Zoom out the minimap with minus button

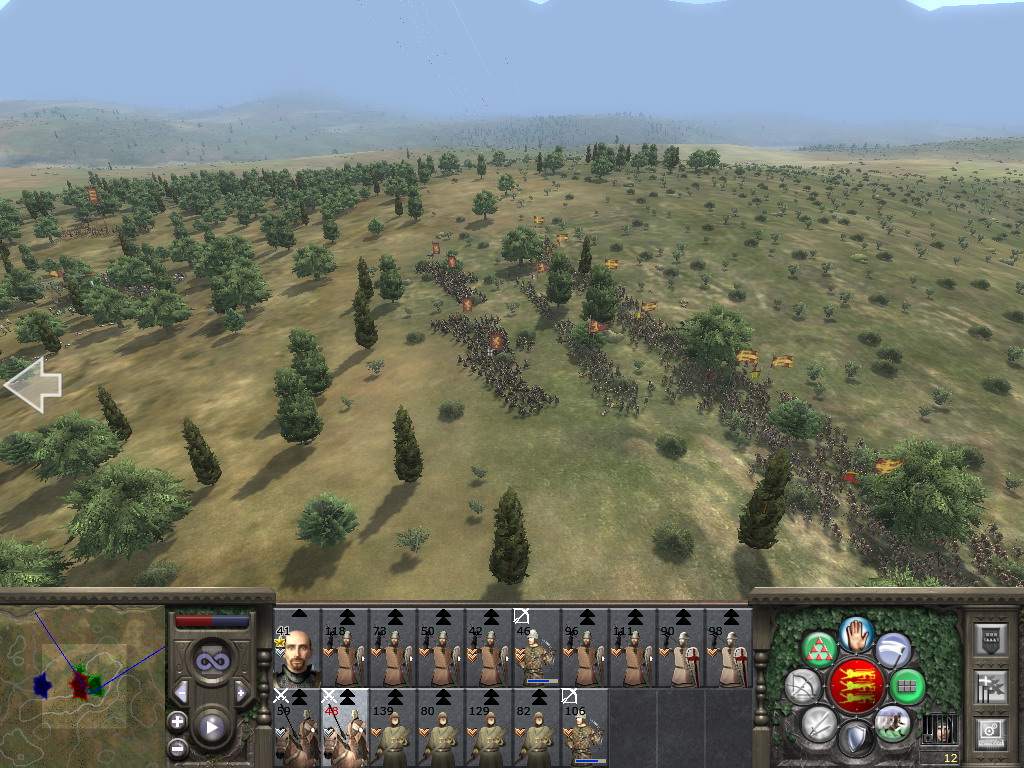pos(178,747)
